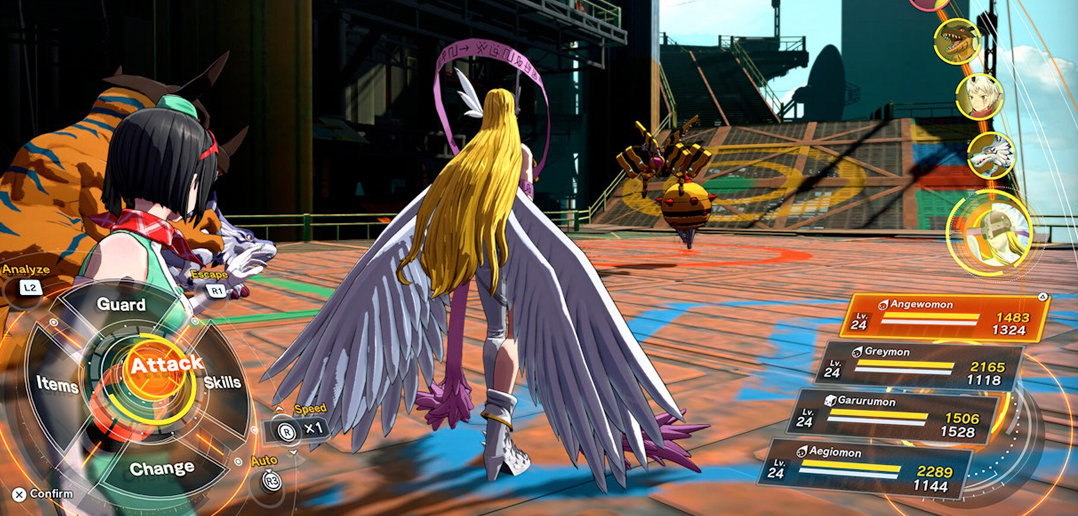Open the Skills command
Viewport: 1078px width, 516px height.
point(221,383)
